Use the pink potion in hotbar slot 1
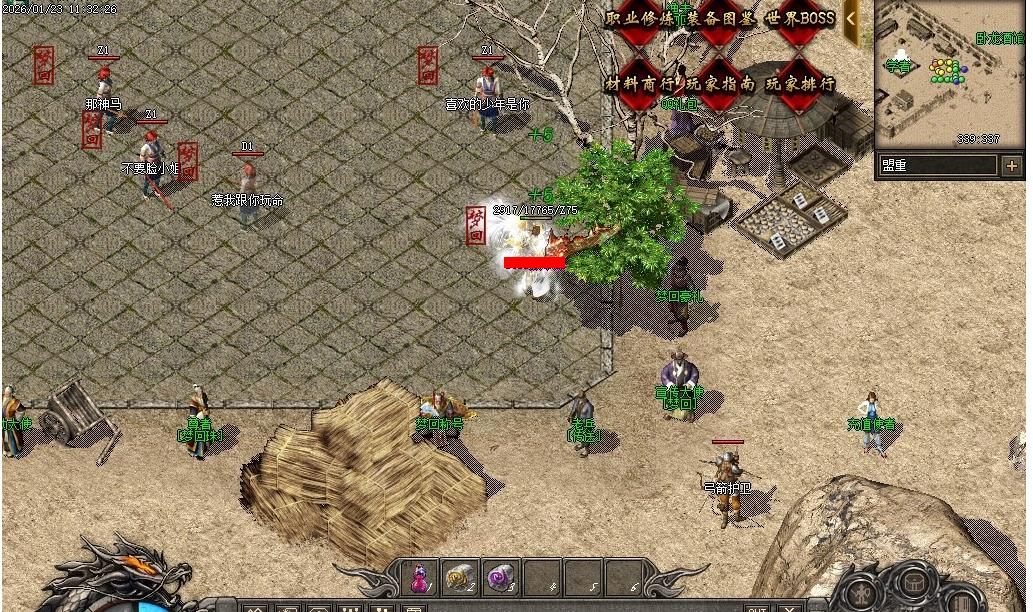Viewport: 1033px width, 612px height. (x=419, y=577)
